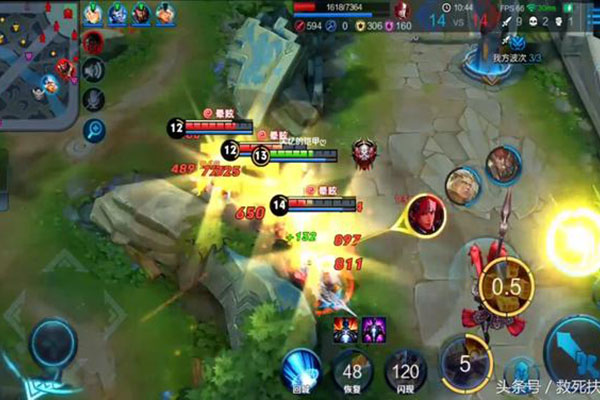Target the blond enemy hero portrait
Screen dimensions: 600x400
(x=462, y=185)
